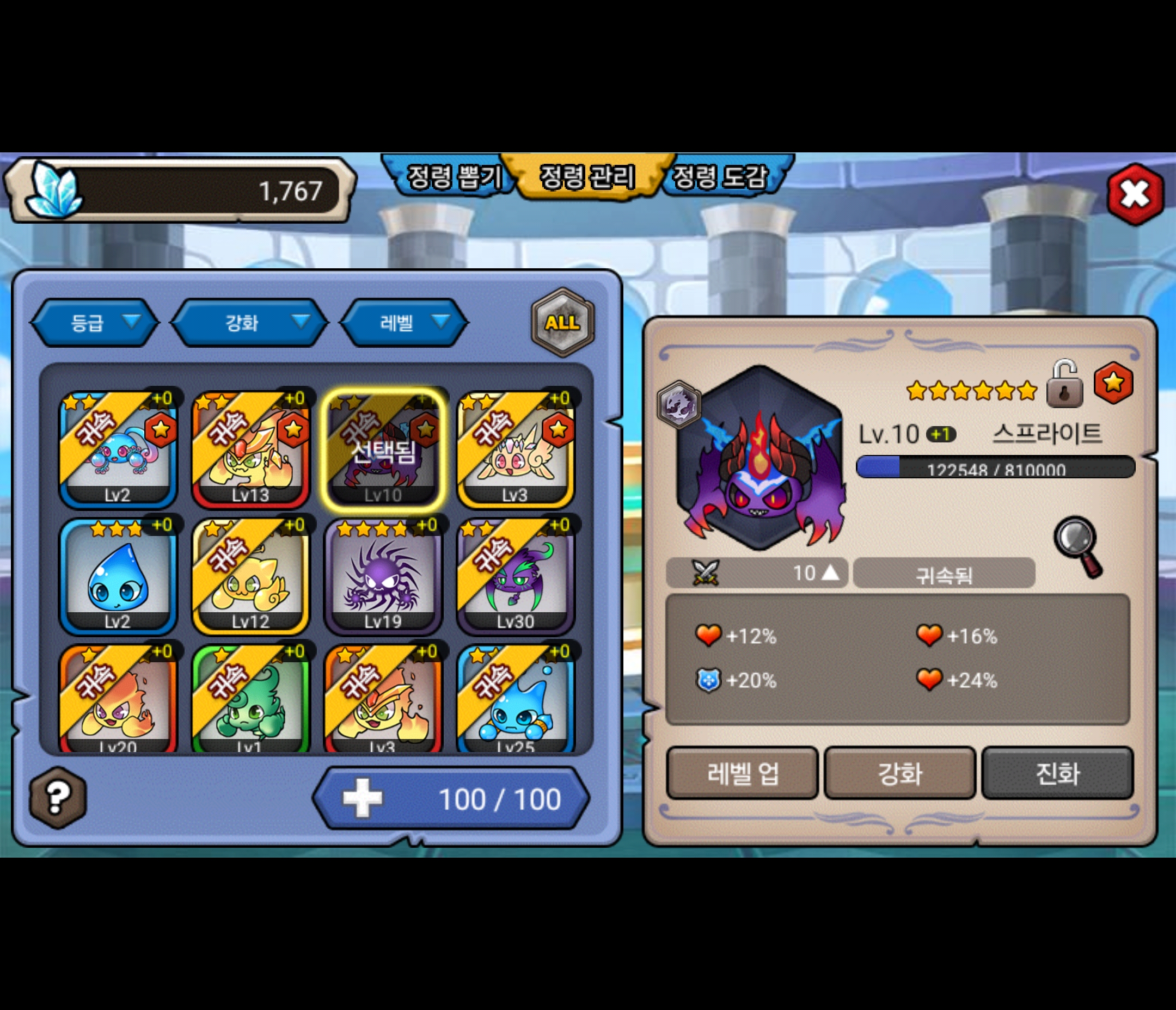The width and height of the screenshot is (1176, 1010).
Task: Open the 등급 sort dropdown
Action: coord(94,322)
